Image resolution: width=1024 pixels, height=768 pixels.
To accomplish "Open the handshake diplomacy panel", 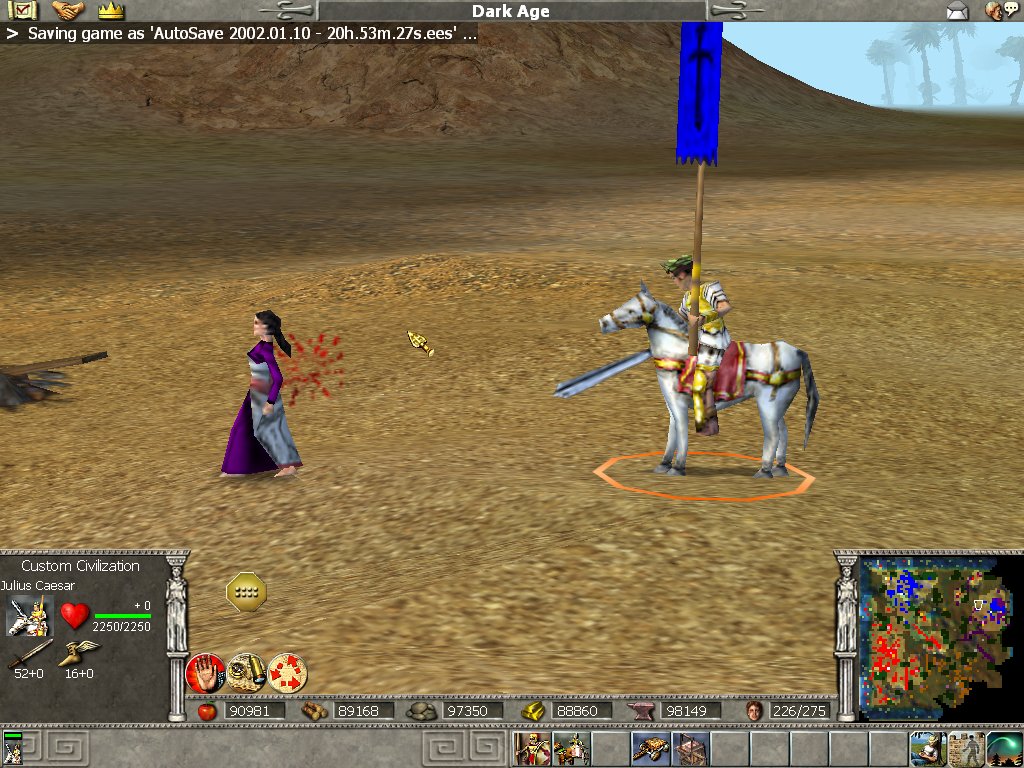I will coord(68,11).
